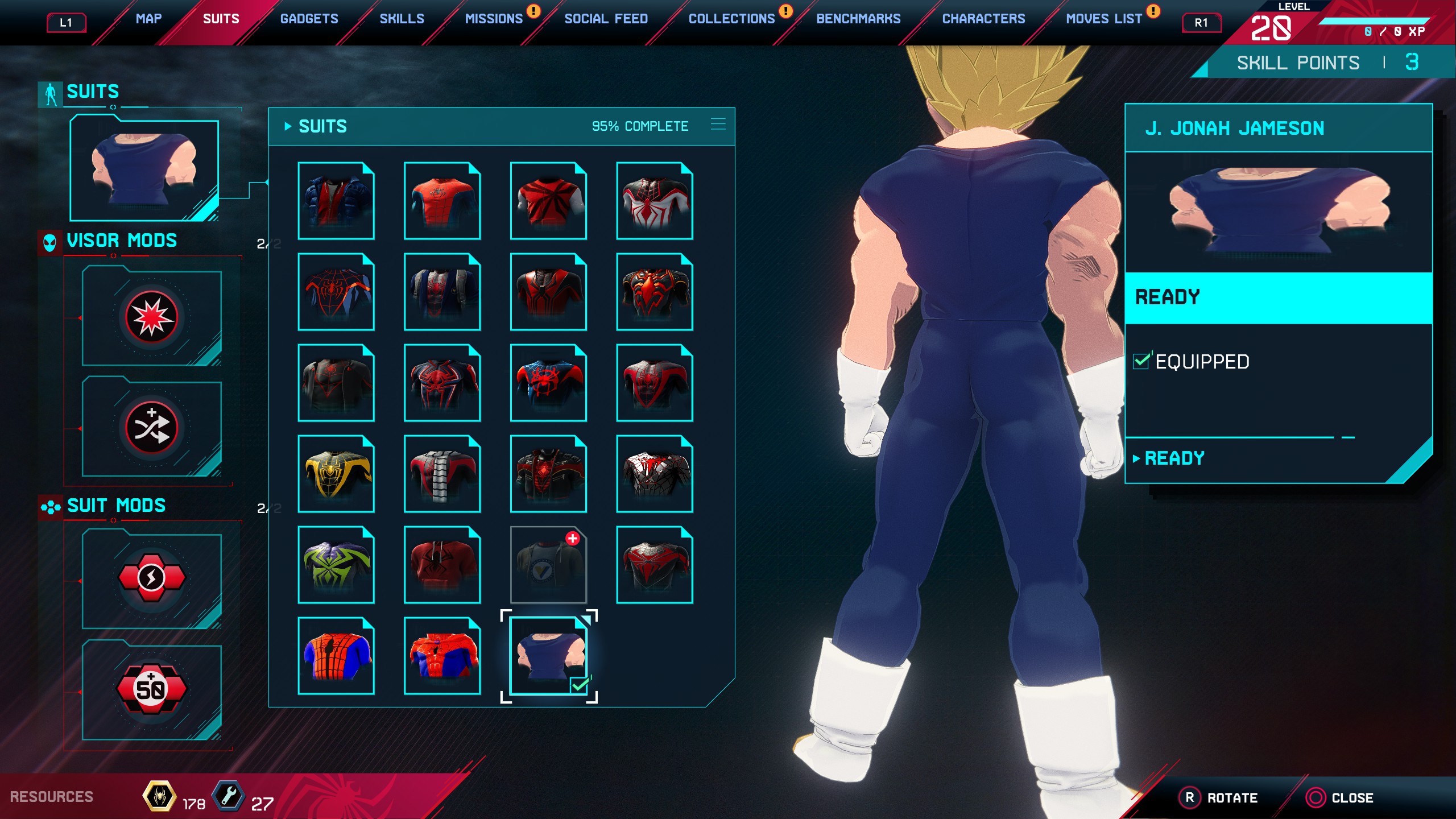Open the Gadgets tab
This screenshot has width=1456, height=819.
tap(309, 19)
